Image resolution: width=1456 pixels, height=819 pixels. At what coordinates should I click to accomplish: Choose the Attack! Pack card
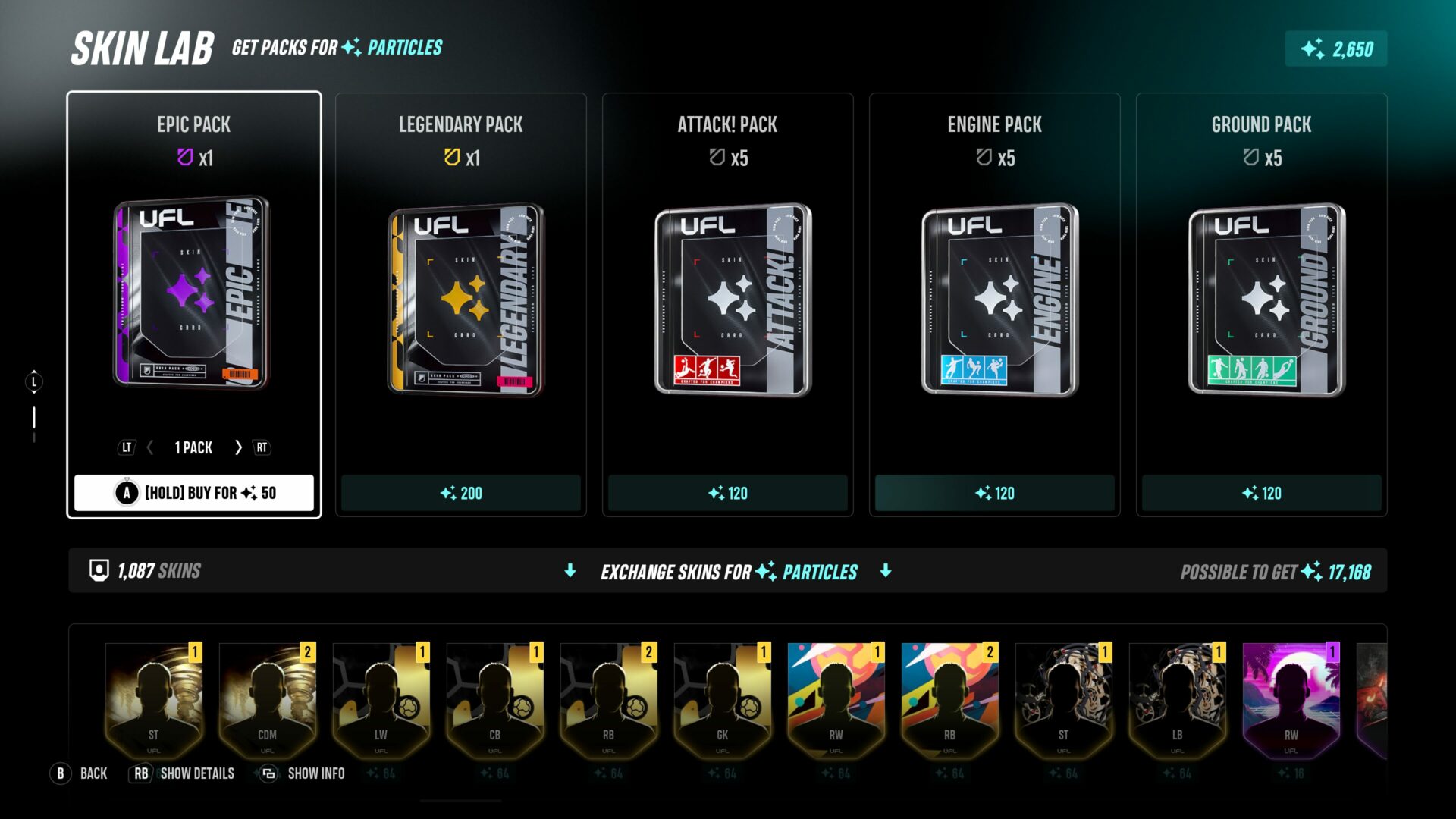(x=727, y=296)
